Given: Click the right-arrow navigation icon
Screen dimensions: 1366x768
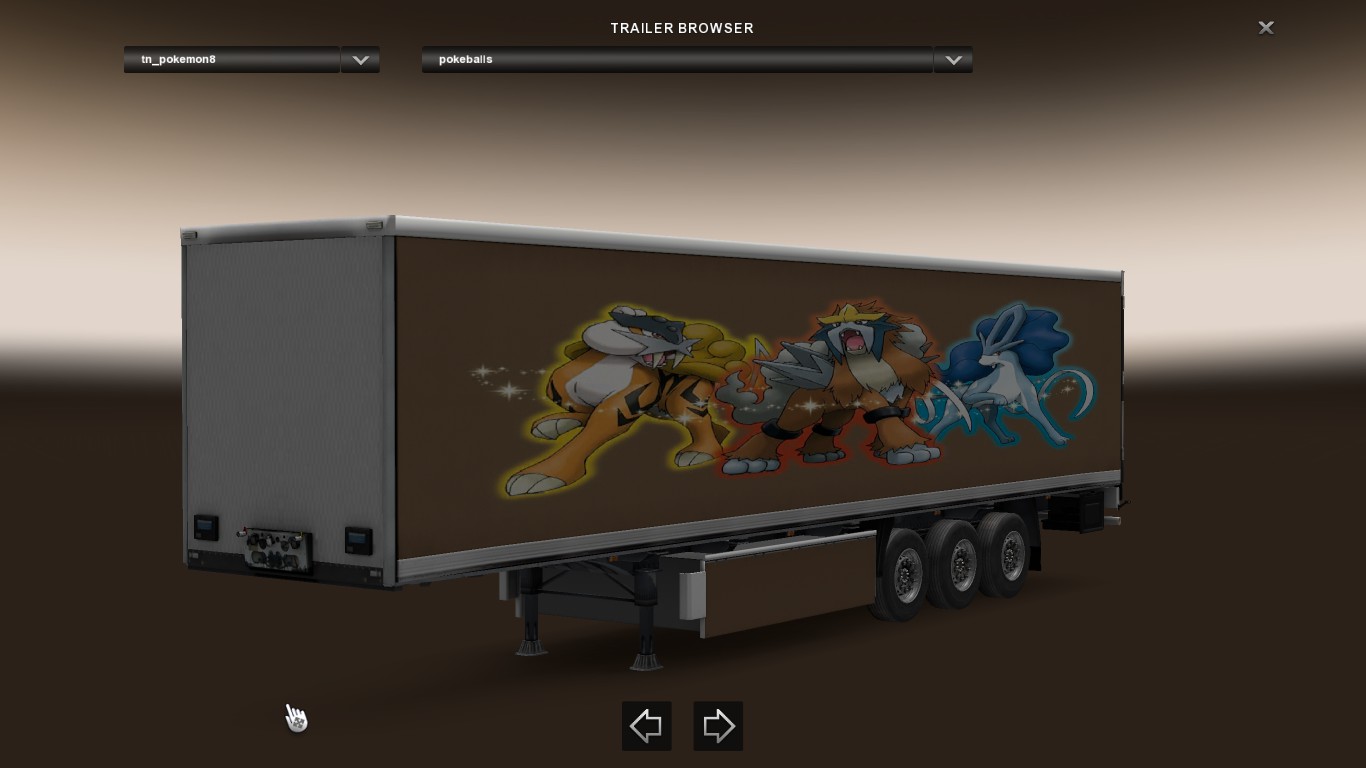Looking at the screenshot, I should coord(718,726).
